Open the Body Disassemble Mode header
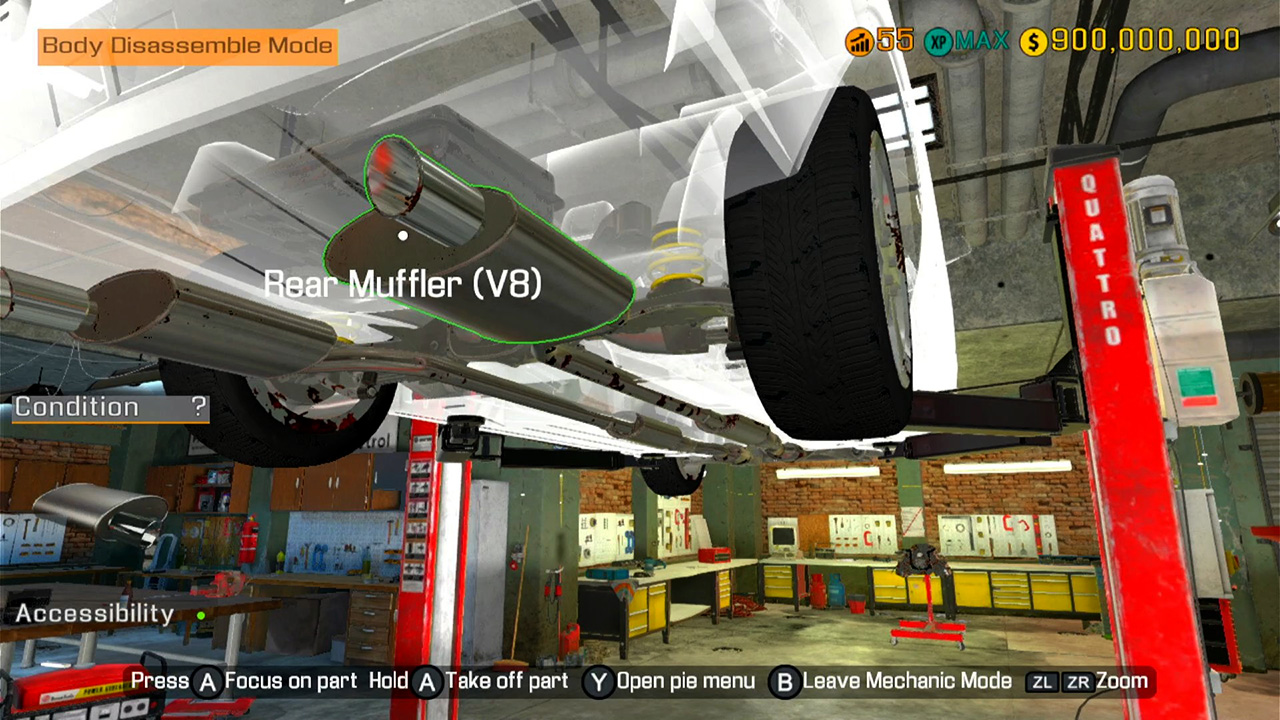Screen dimensions: 1280x720 [186, 45]
